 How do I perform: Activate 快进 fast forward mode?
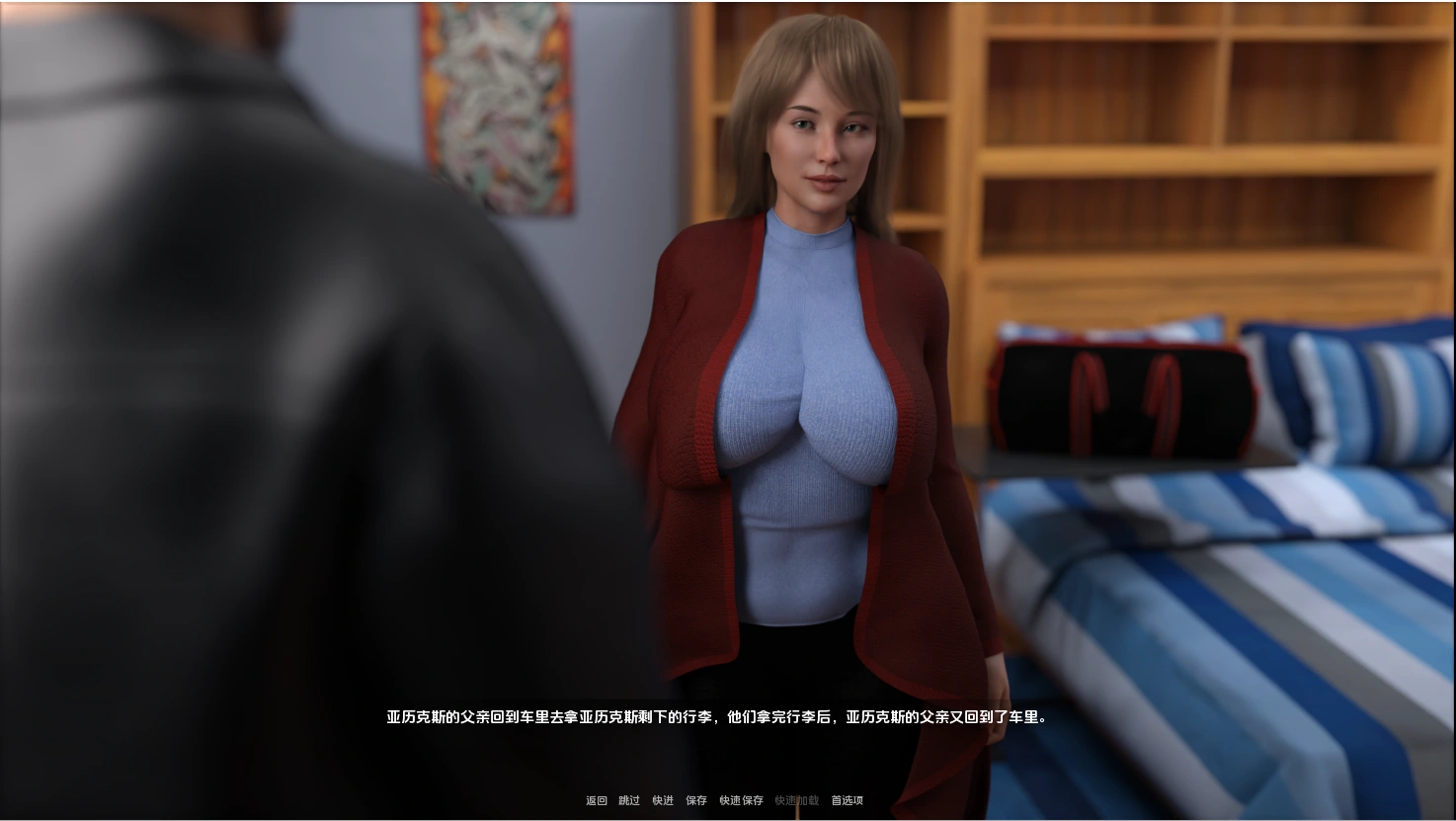click(662, 800)
